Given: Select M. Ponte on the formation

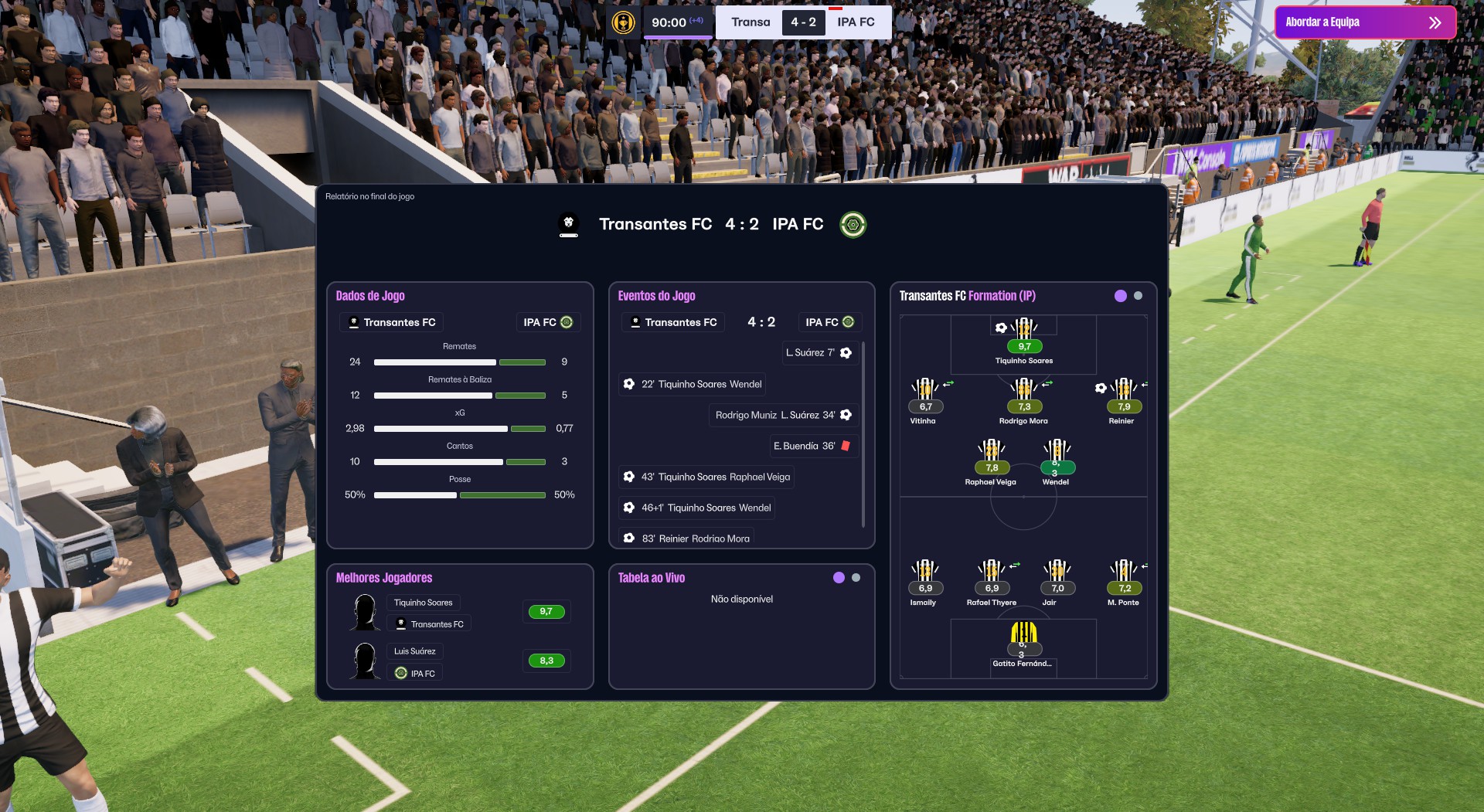Looking at the screenshot, I should click(x=1124, y=576).
